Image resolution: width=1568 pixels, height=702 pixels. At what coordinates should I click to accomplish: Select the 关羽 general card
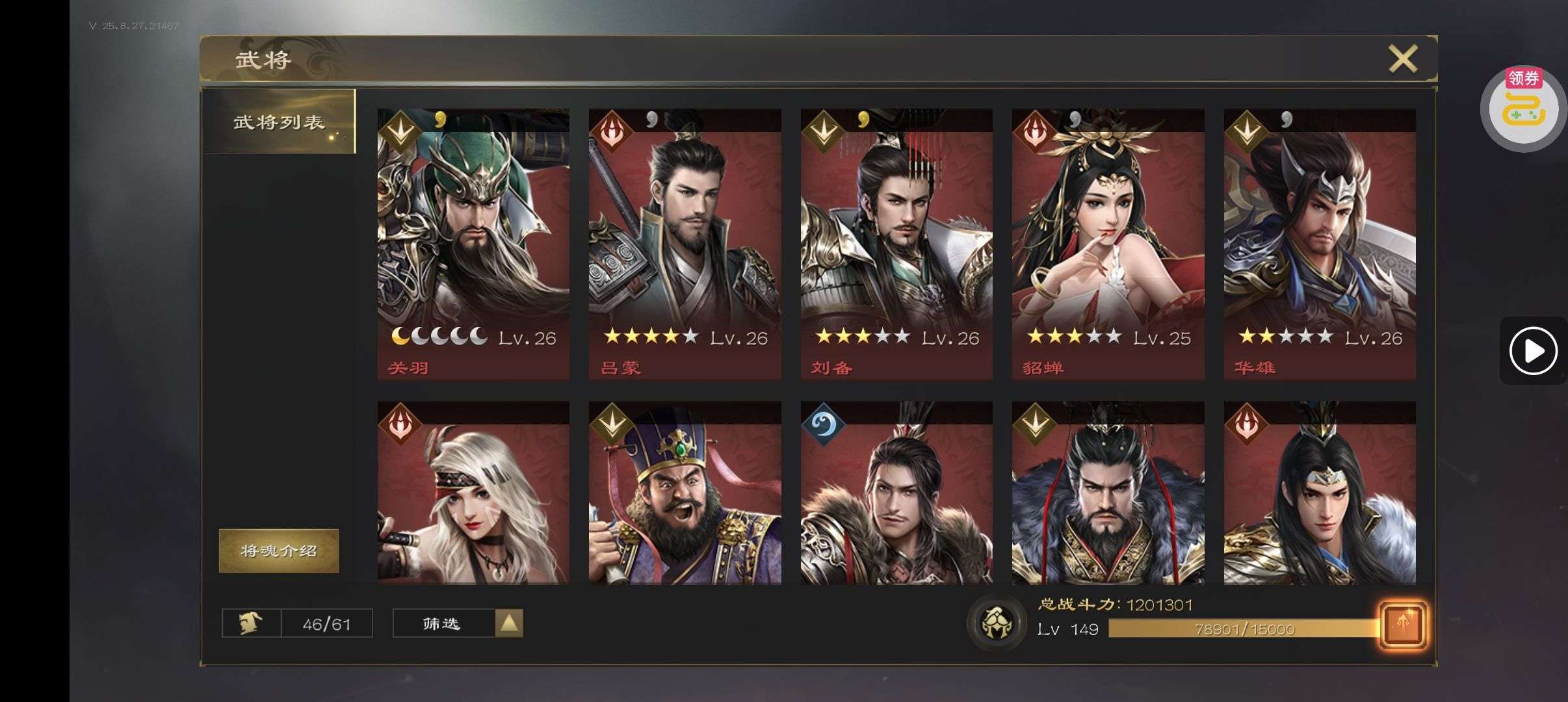pyautogui.click(x=473, y=244)
